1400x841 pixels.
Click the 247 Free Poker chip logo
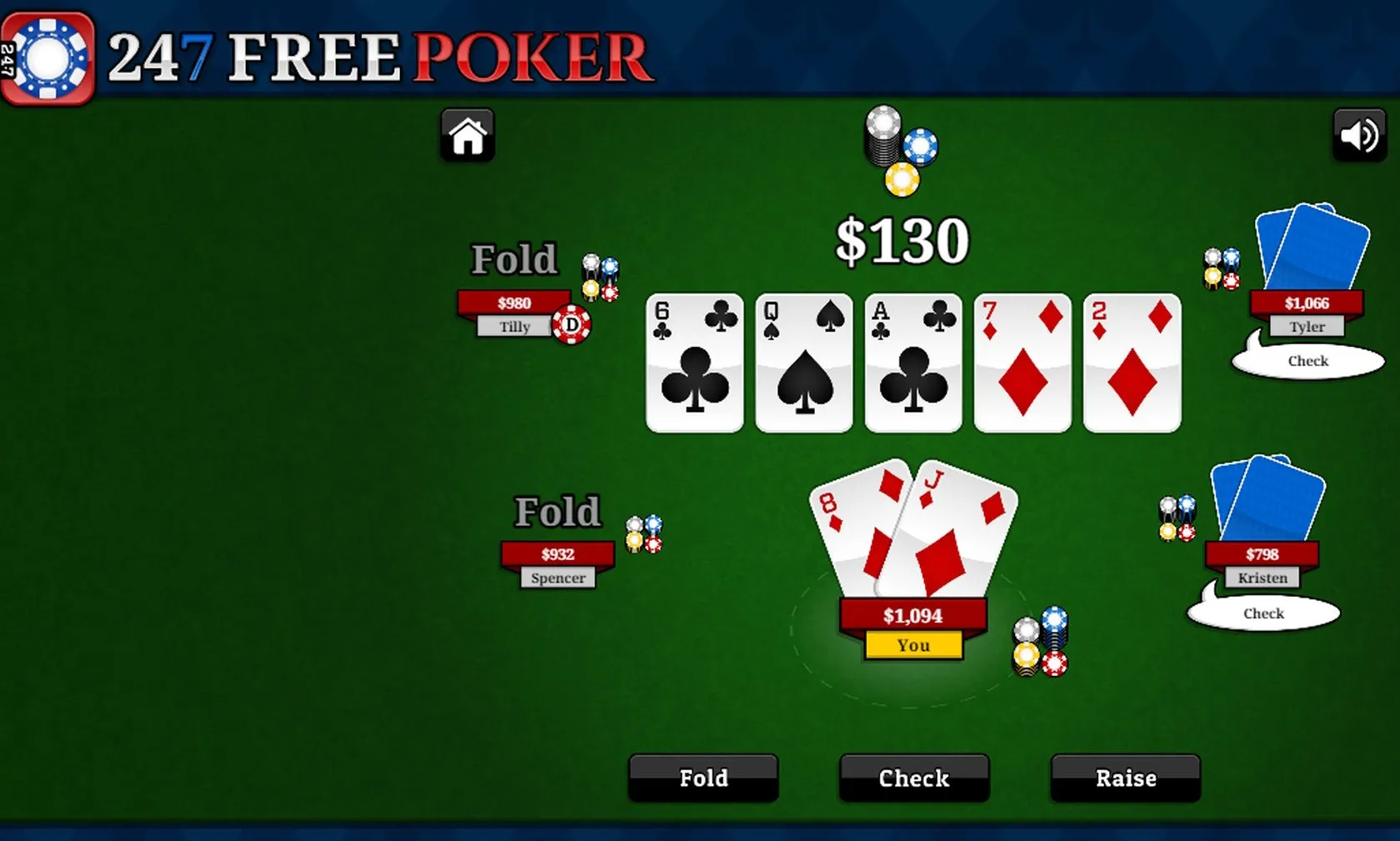47,53
